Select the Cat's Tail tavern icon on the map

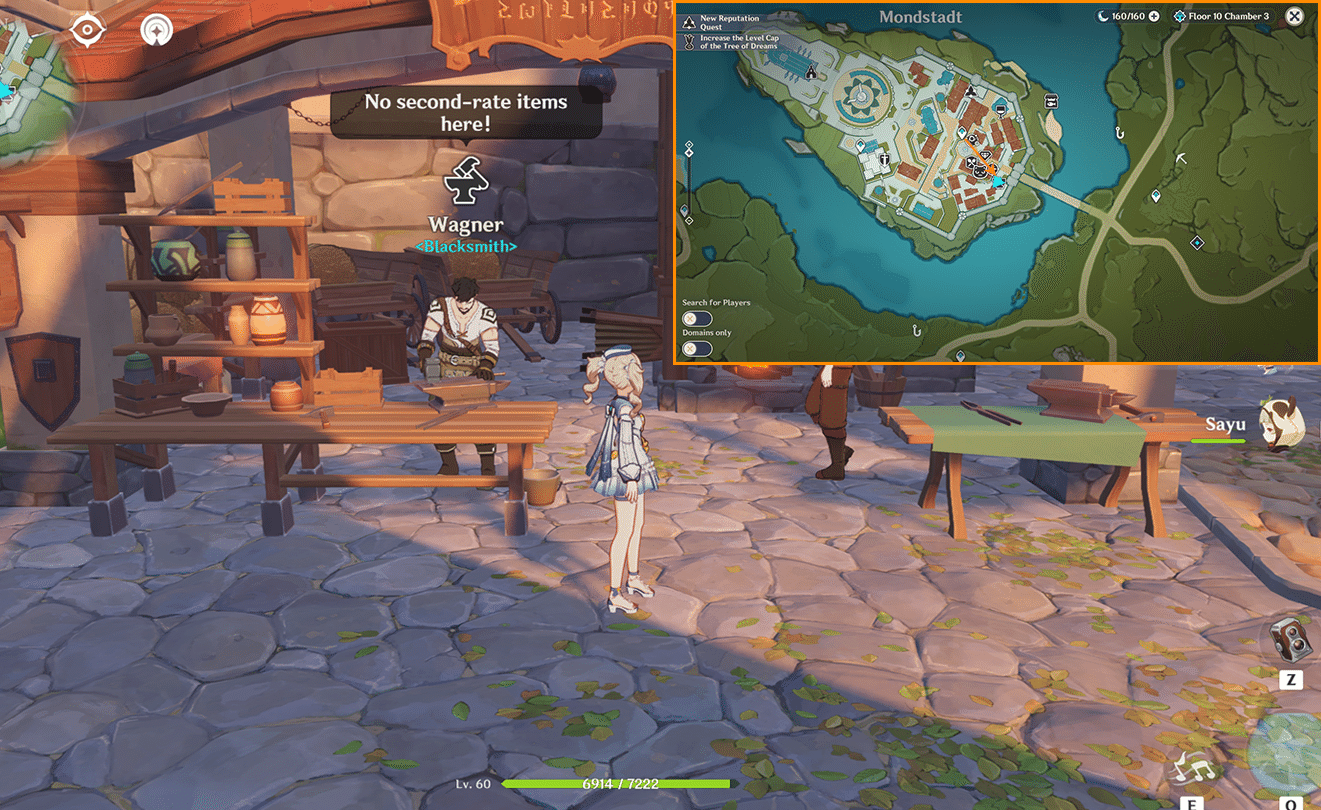979,171
